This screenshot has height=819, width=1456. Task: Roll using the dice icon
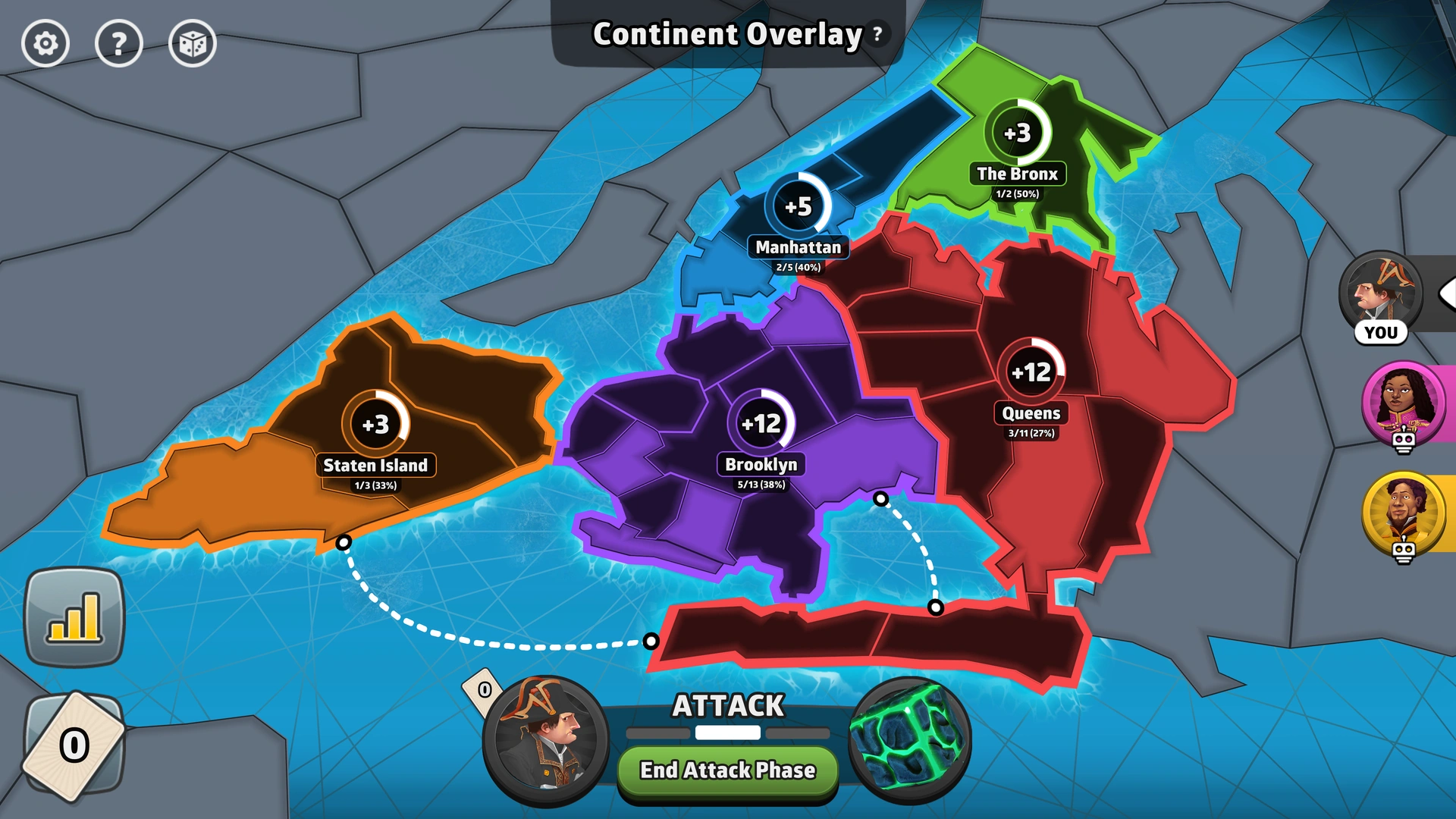pos(194,45)
